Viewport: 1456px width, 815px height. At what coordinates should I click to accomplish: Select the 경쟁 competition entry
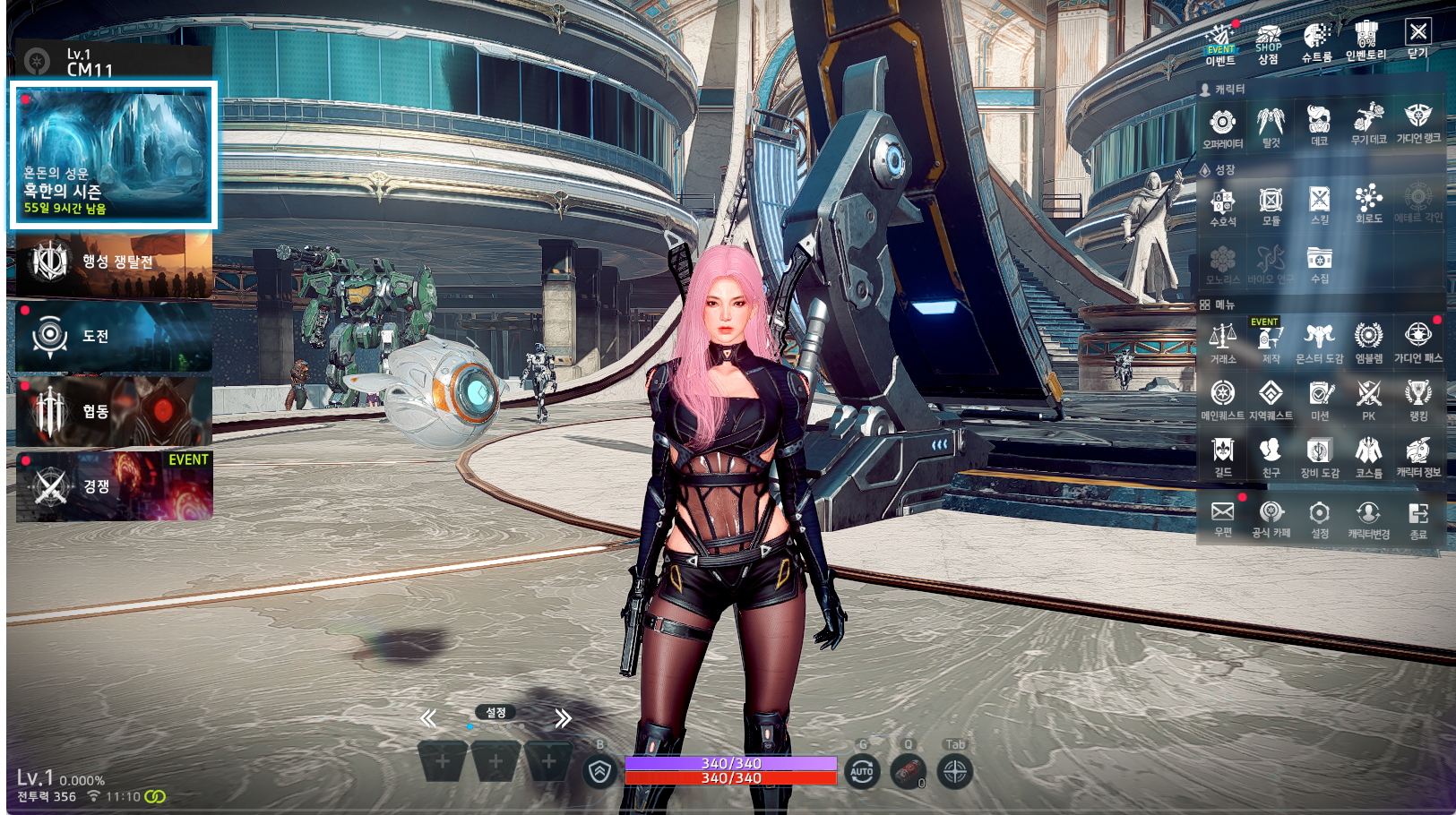(x=114, y=486)
